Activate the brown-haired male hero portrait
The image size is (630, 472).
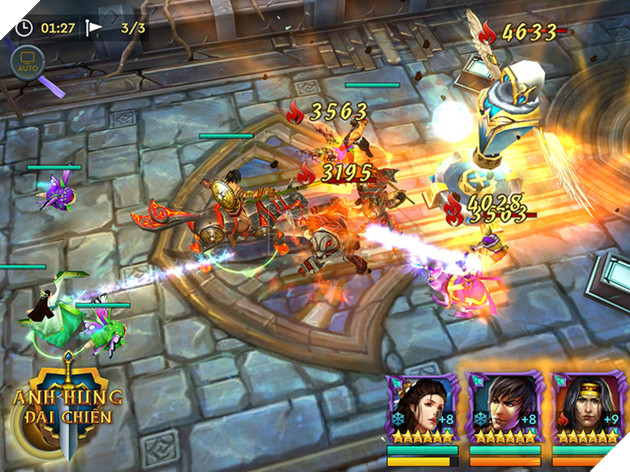505,406
